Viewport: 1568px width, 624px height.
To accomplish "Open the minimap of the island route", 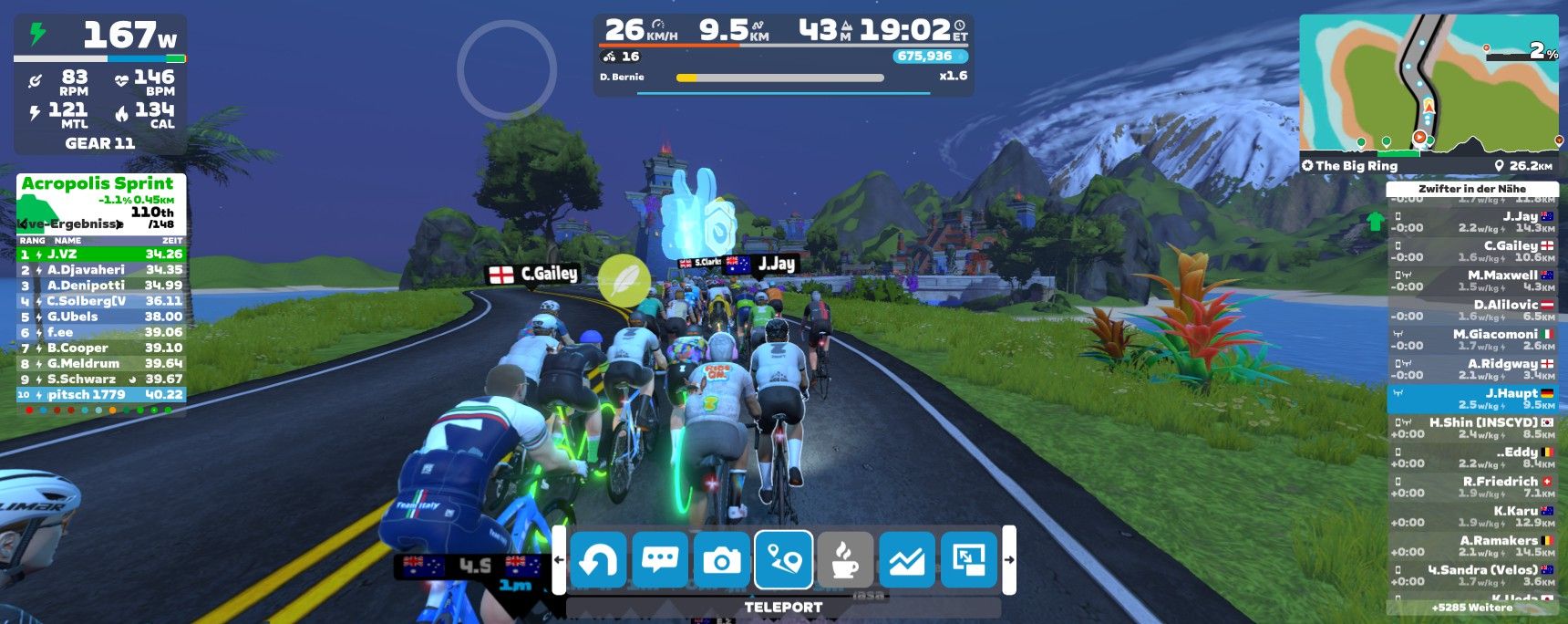I will pyautogui.click(x=1429, y=82).
